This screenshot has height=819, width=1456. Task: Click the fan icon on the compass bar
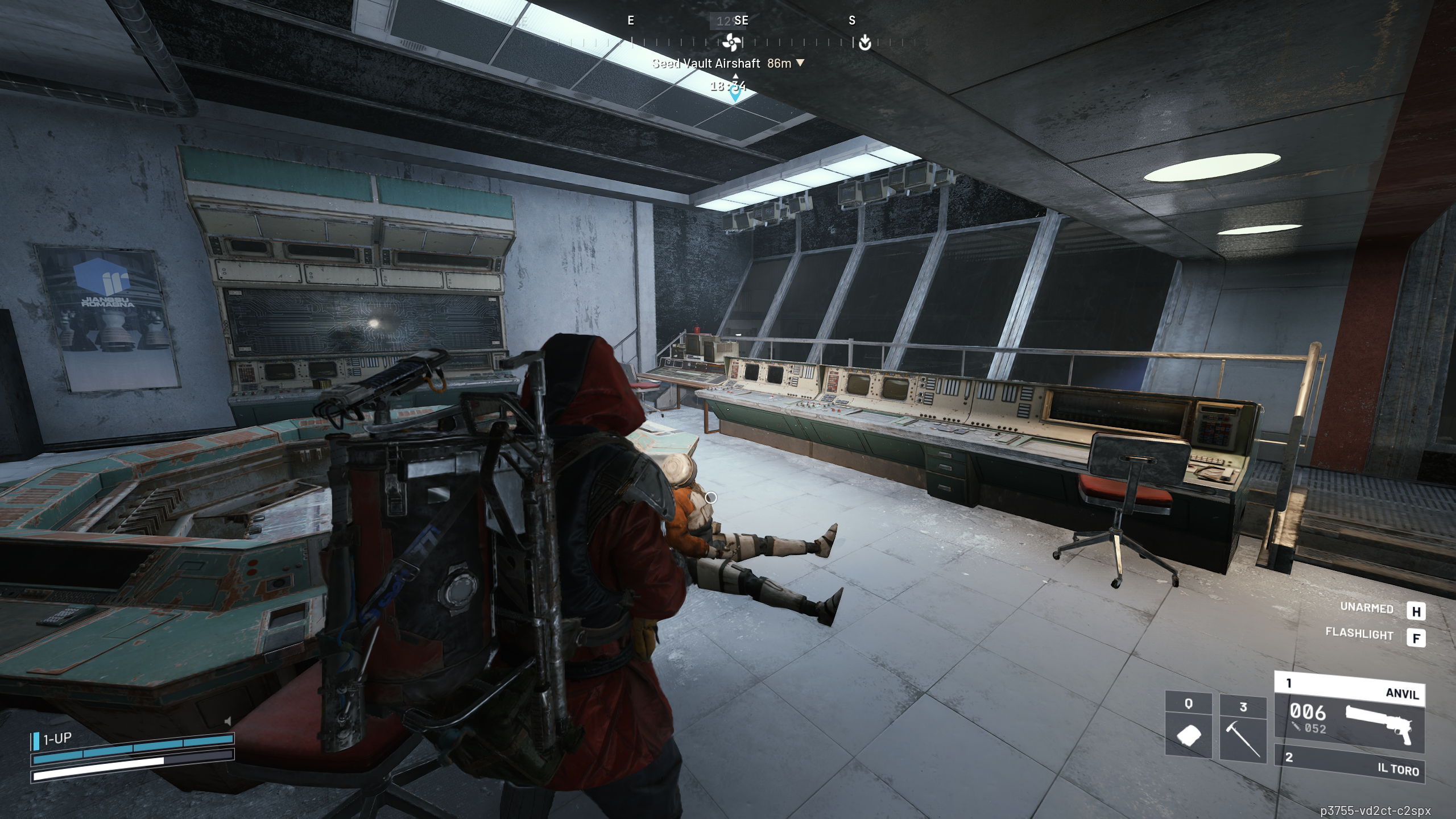click(x=731, y=42)
